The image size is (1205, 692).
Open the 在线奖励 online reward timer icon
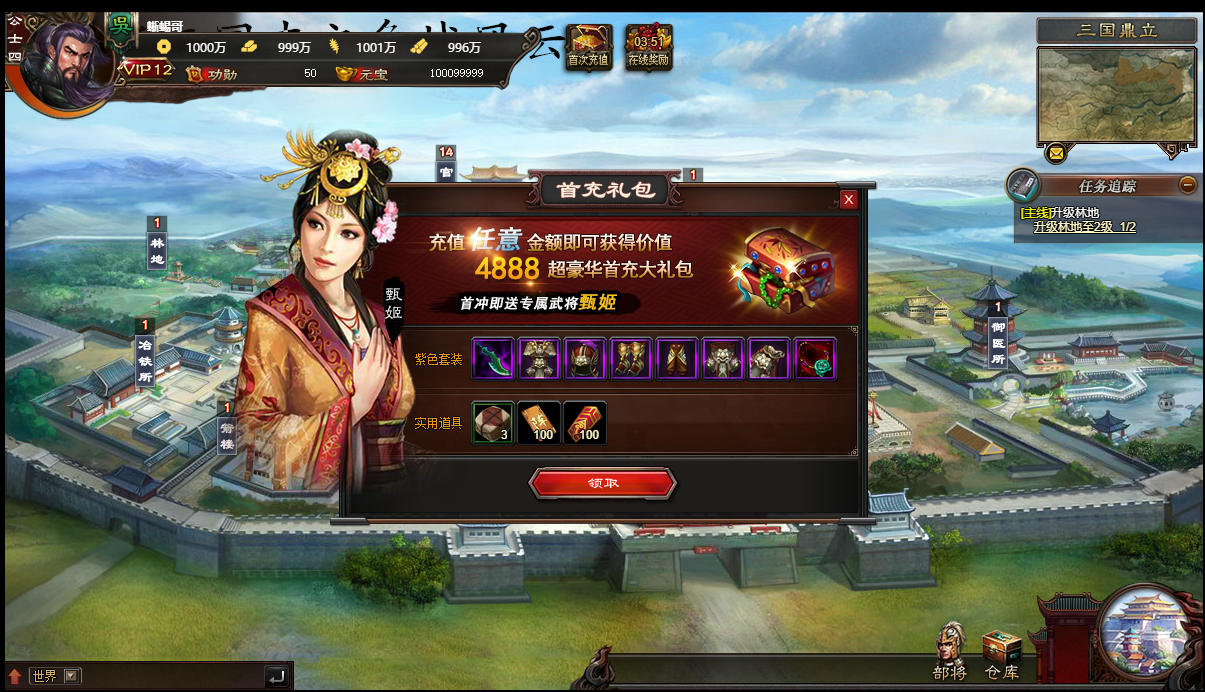click(648, 46)
